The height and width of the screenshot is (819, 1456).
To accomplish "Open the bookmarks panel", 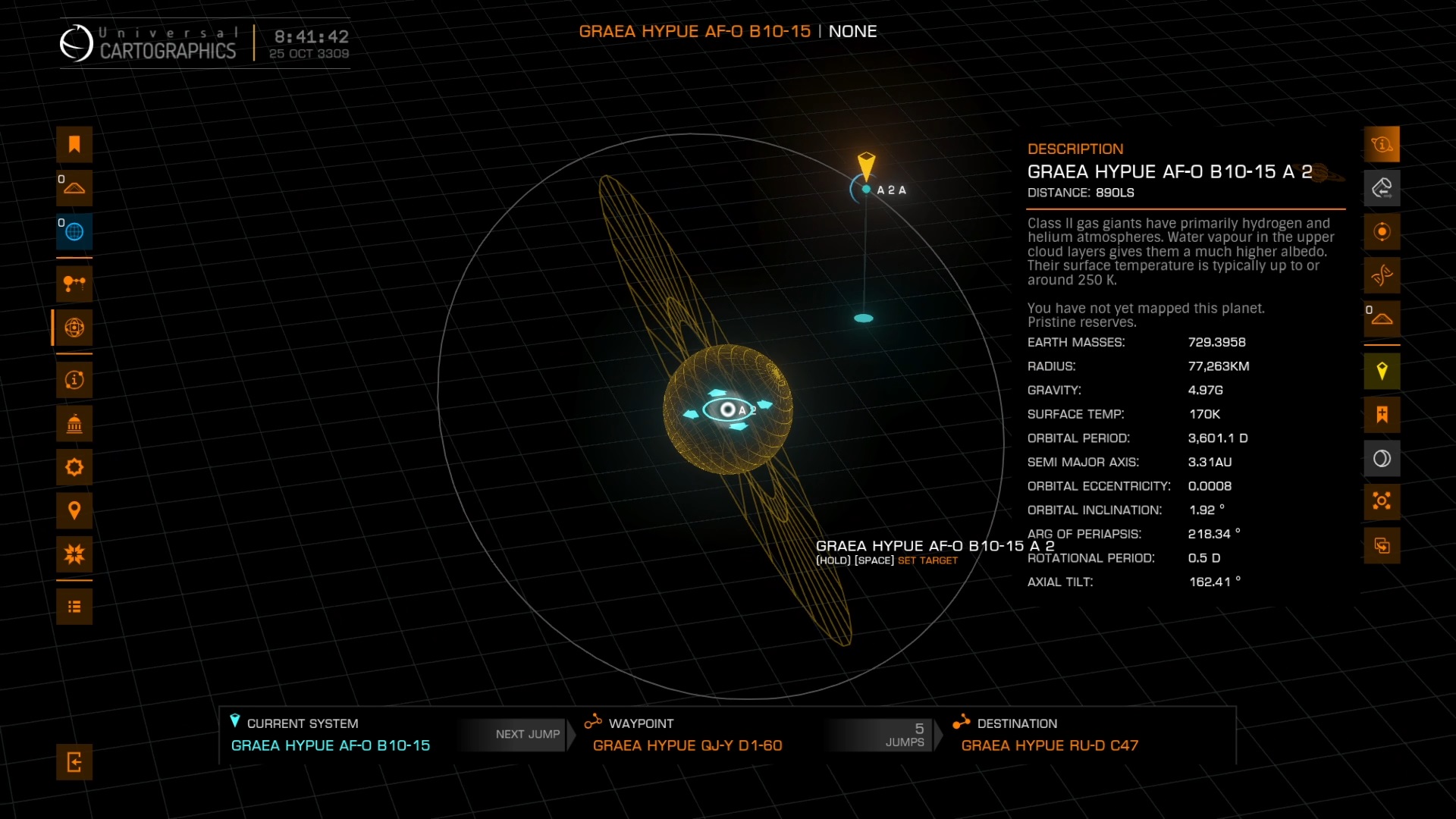I will coord(74,144).
